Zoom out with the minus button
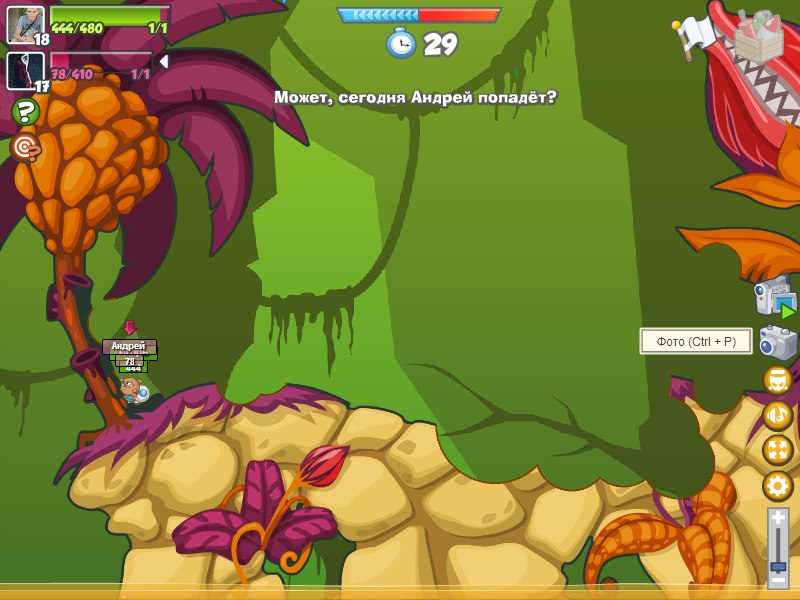 [x=778, y=580]
